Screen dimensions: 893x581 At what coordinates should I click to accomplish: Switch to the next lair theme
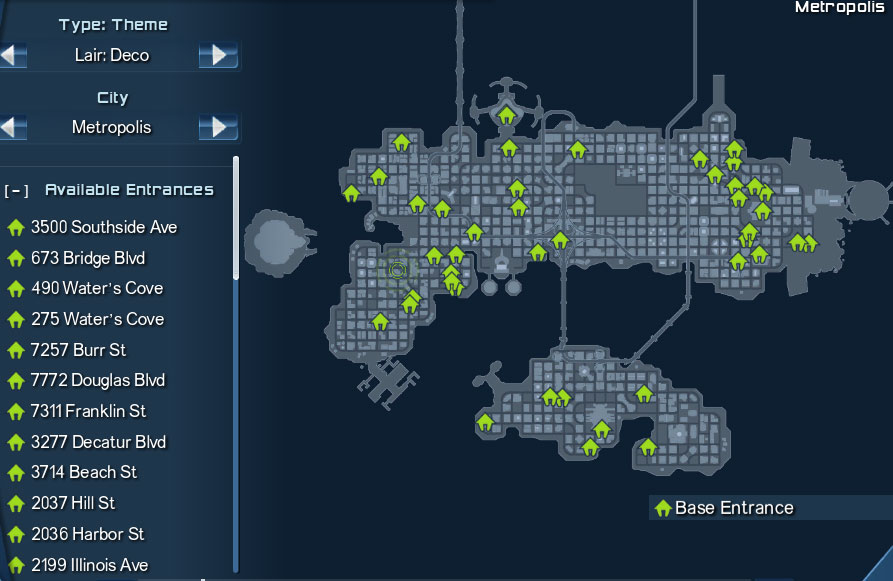click(x=218, y=55)
